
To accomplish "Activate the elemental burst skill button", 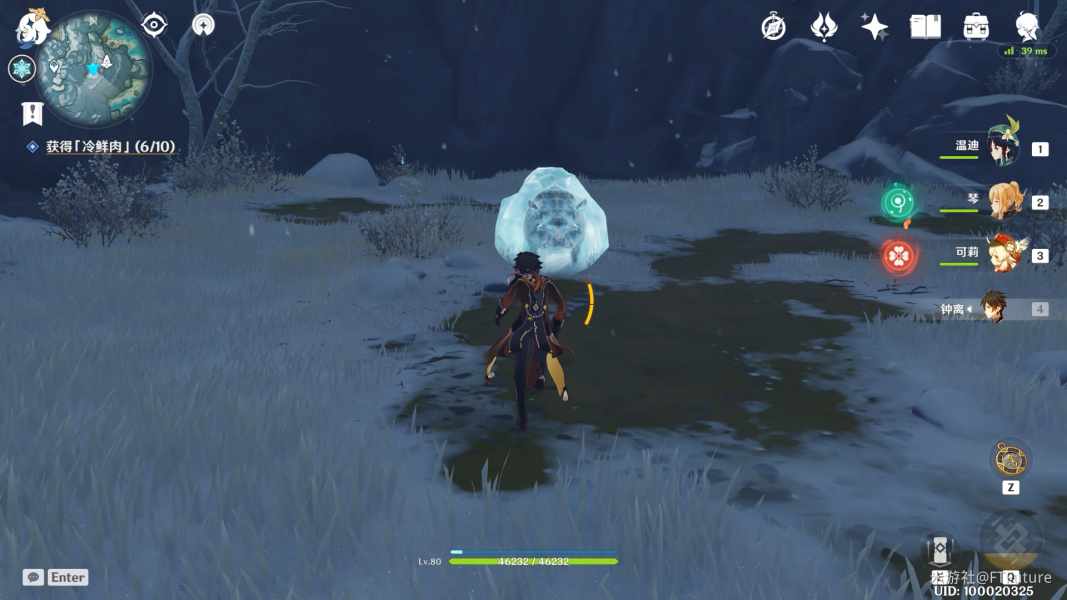I will point(1010,543).
